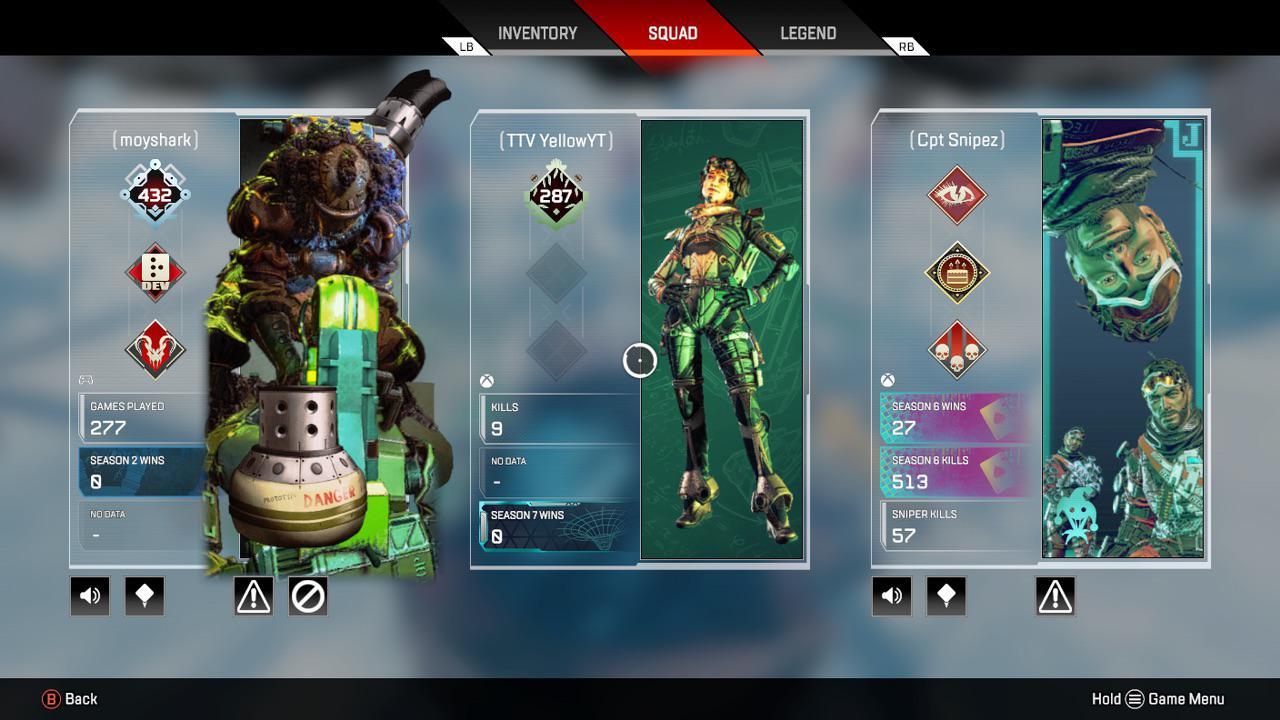
Task: Click the top red badge on Cpt Snipez's card
Action: pyautogui.click(x=957, y=192)
